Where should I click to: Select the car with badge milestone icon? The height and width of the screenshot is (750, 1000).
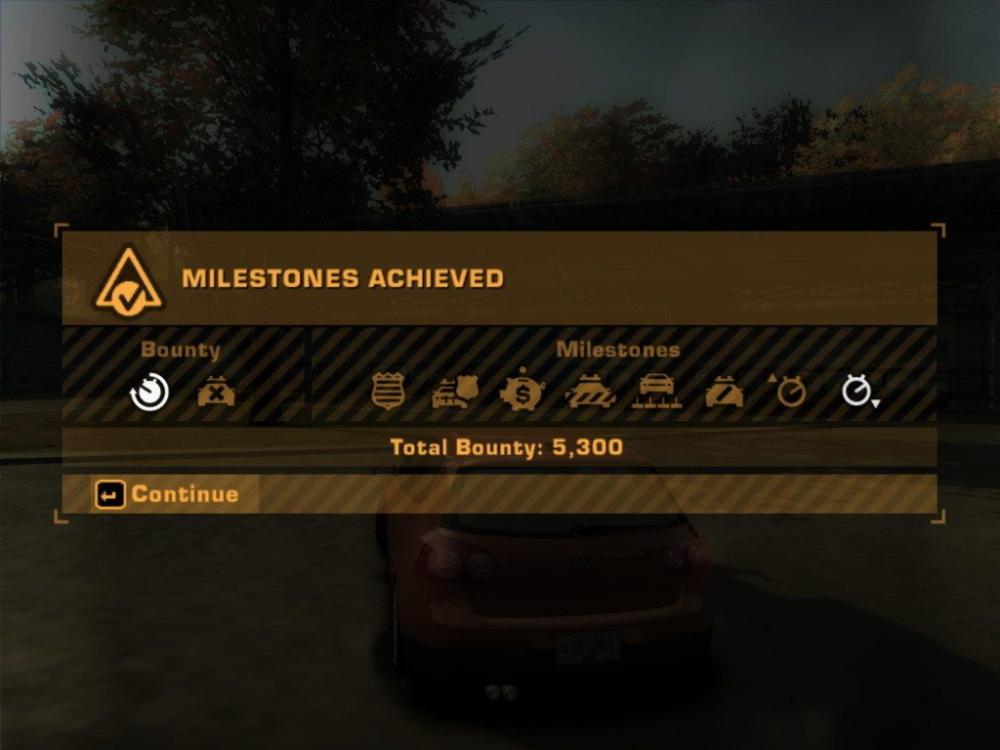(455, 393)
